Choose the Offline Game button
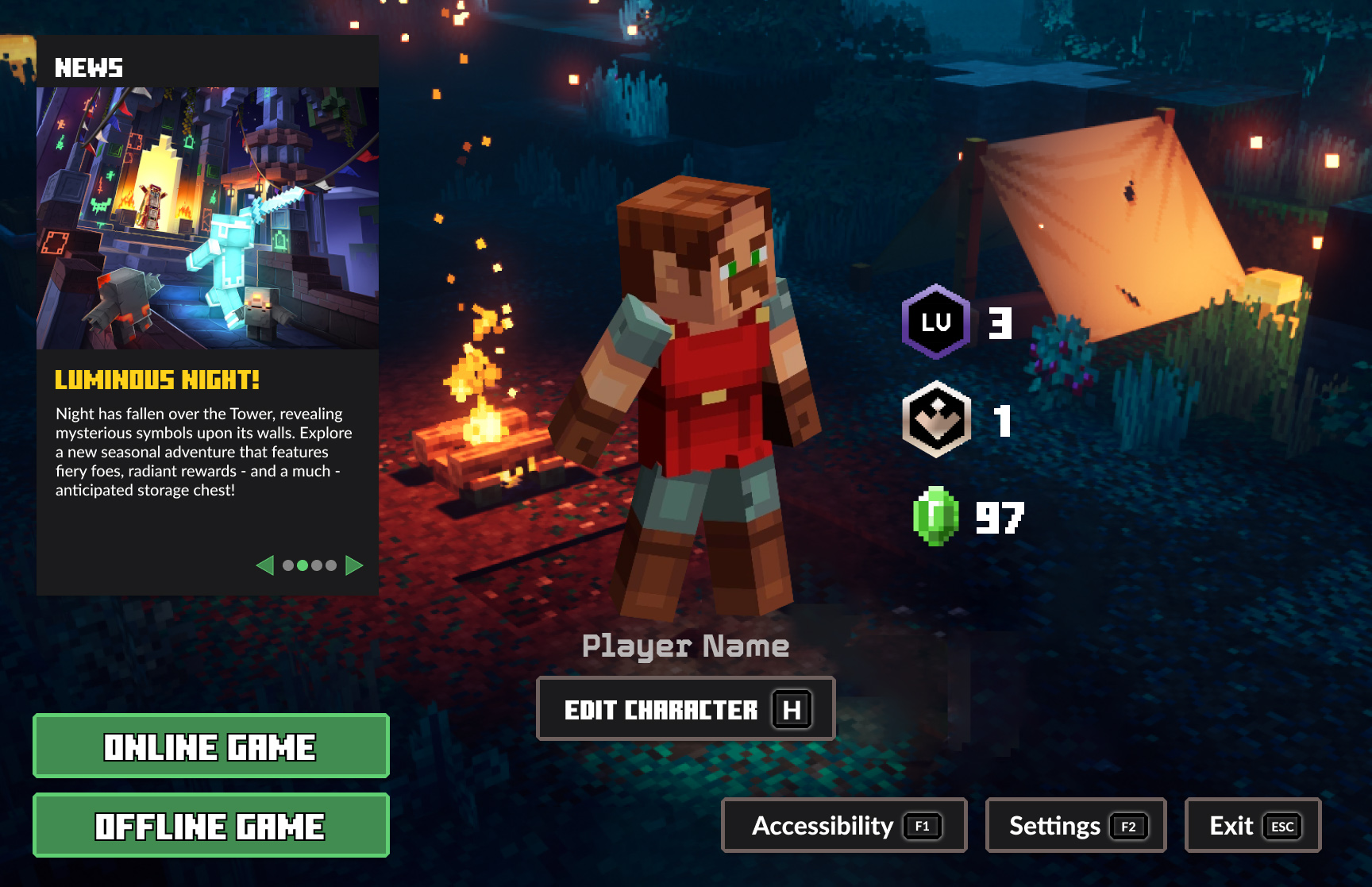1372x887 pixels. [210, 825]
